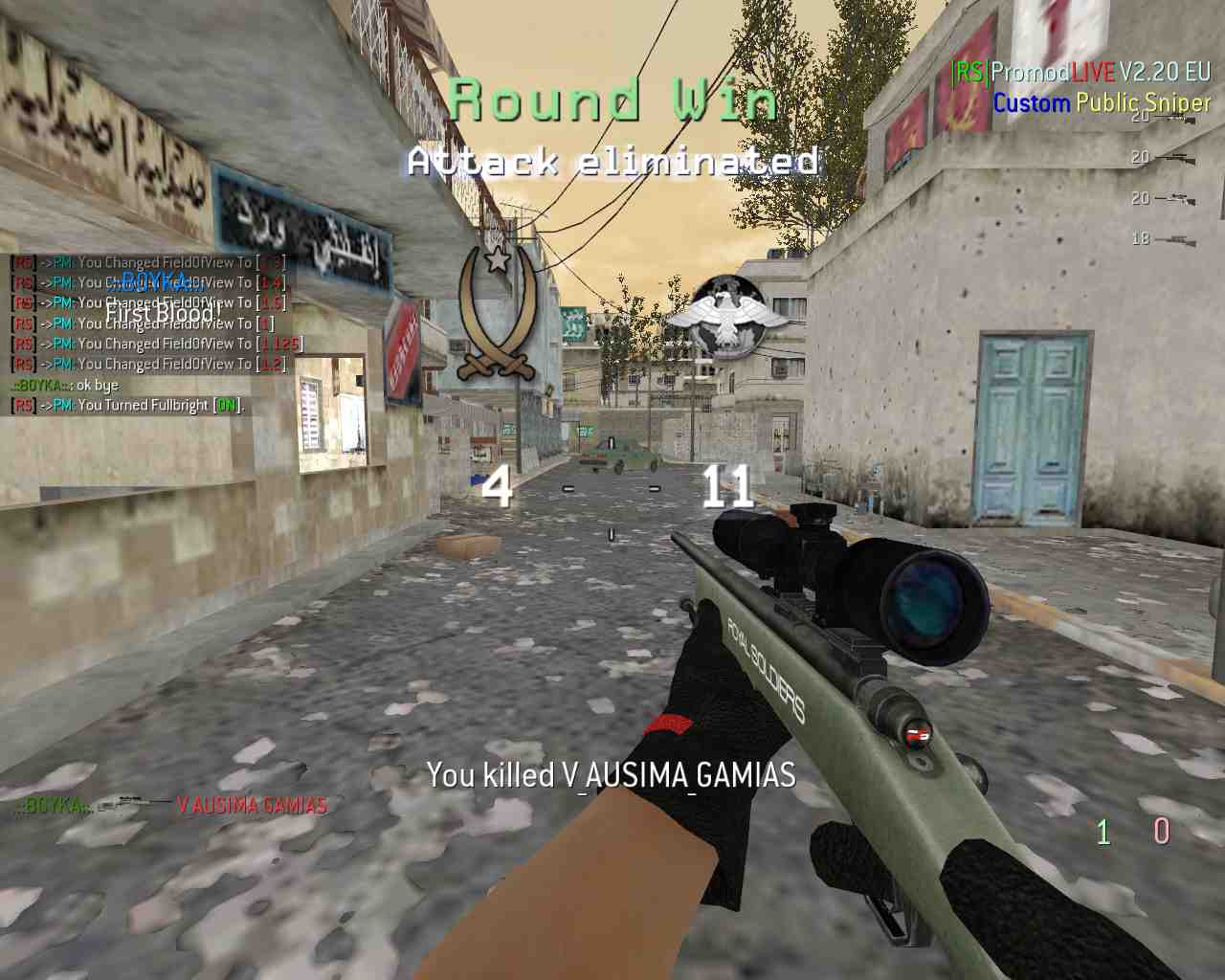Select the top sniper rifle icon with 20 ammo
The image size is (1225, 980).
click(1176, 117)
